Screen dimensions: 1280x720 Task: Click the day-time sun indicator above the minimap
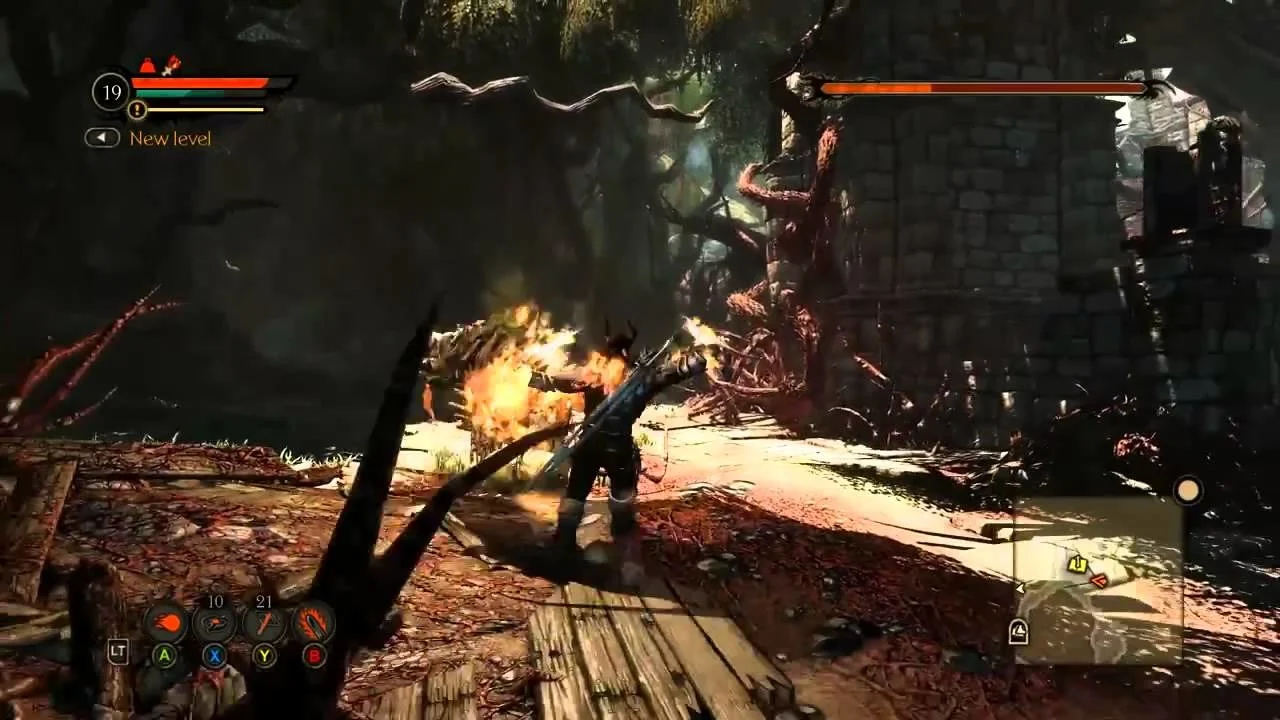(1187, 491)
